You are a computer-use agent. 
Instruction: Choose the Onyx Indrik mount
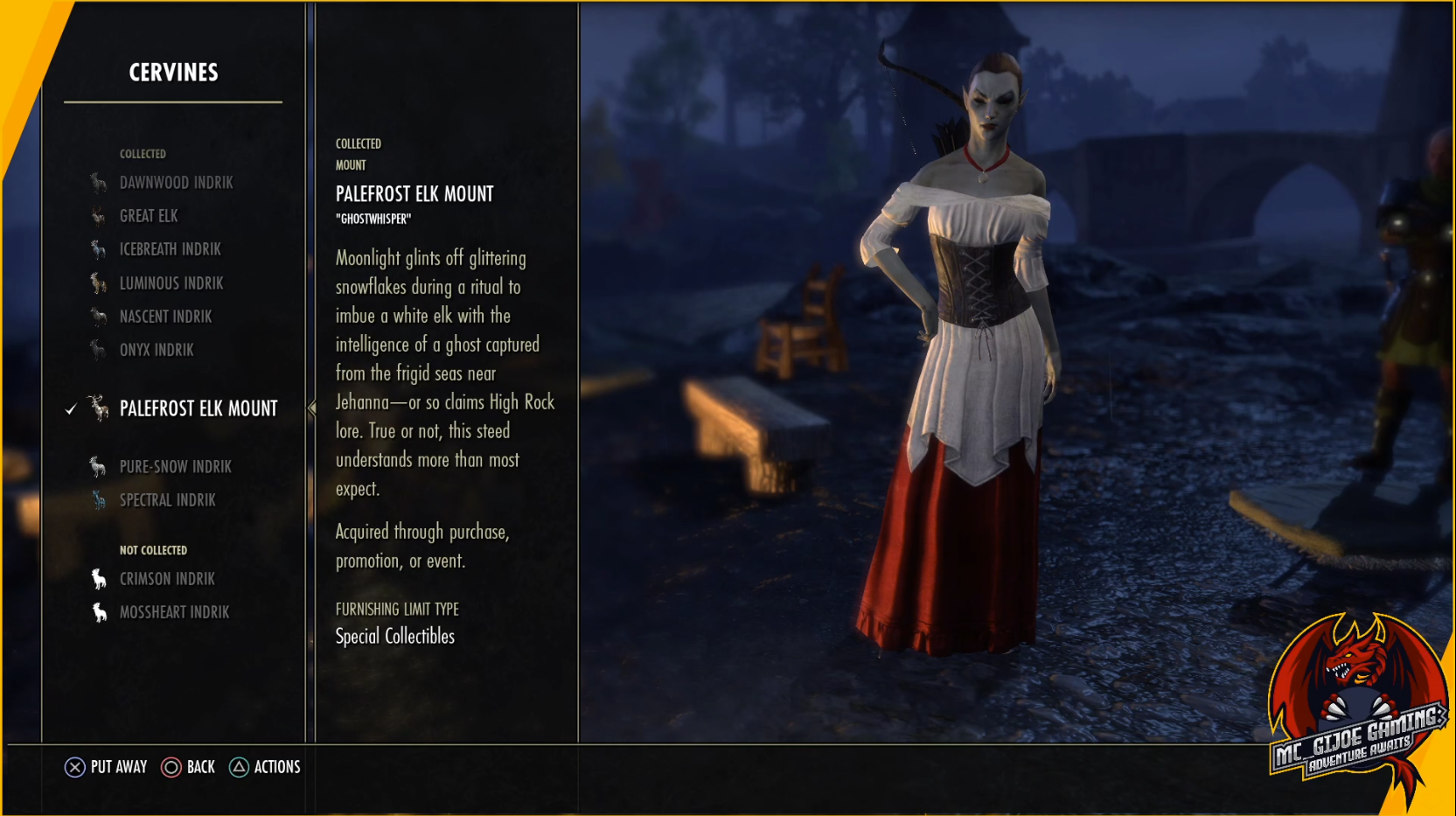tap(157, 350)
